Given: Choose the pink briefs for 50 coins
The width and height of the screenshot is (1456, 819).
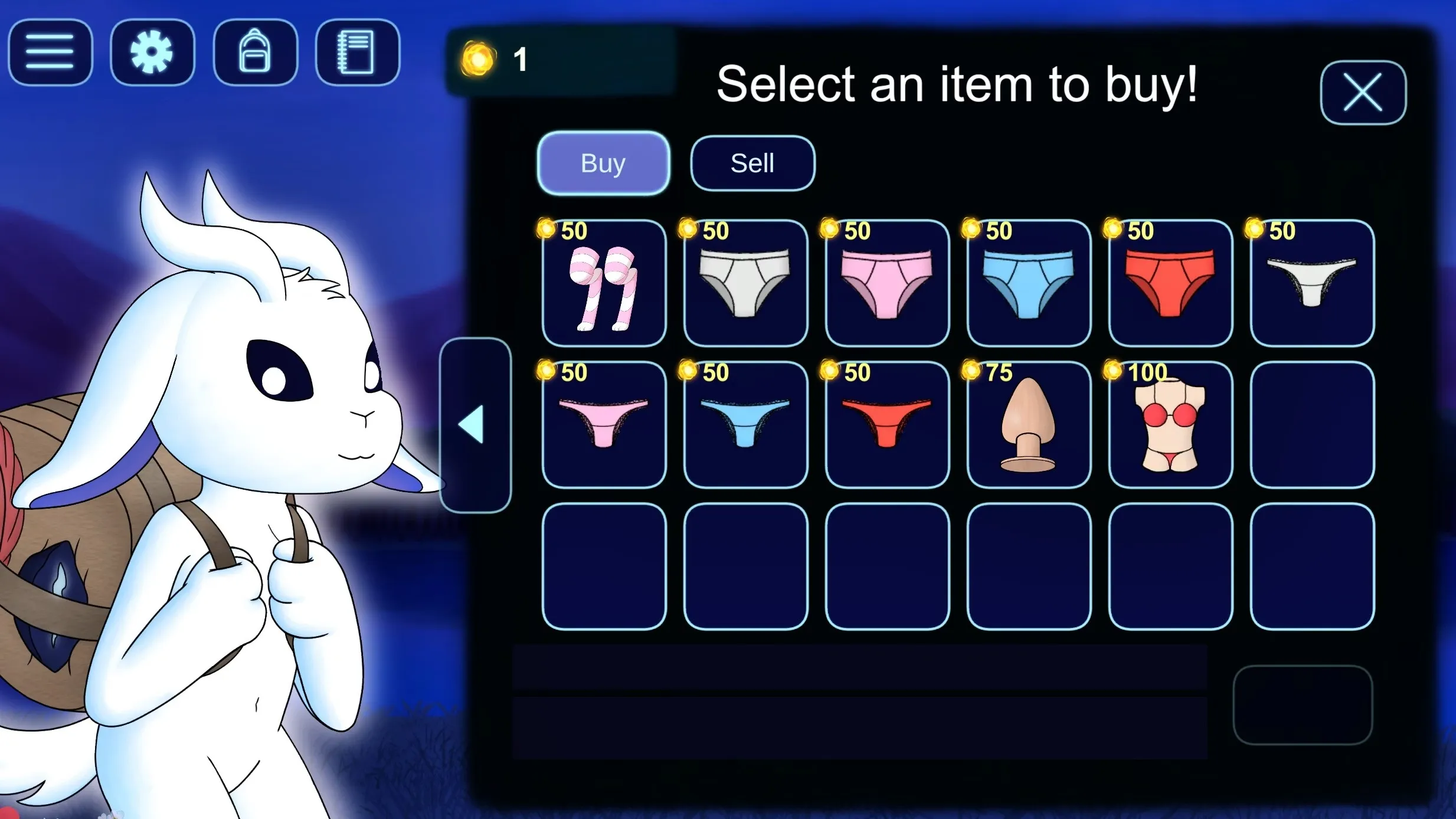Looking at the screenshot, I should coord(887,284).
